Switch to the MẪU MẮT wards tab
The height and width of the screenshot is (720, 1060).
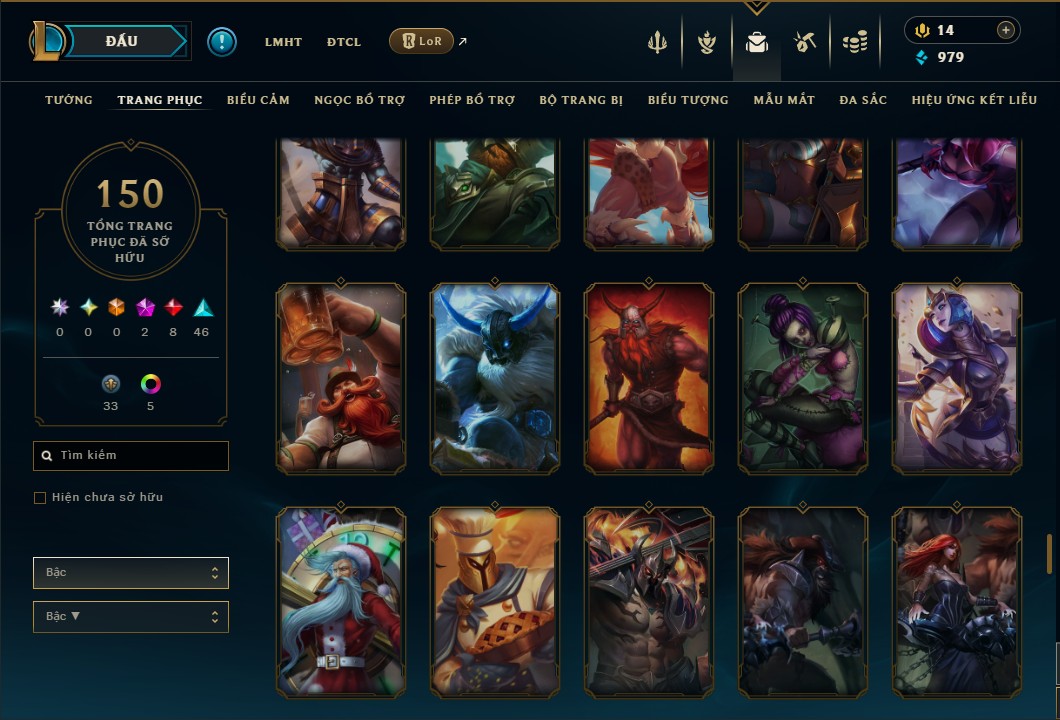784,100
